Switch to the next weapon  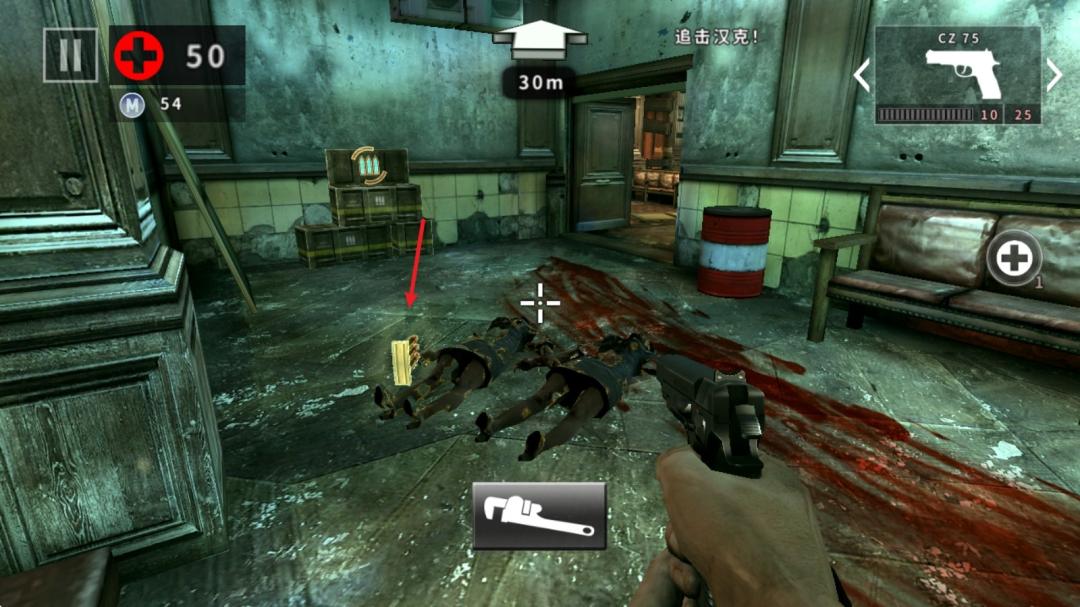pos(1054,75)
